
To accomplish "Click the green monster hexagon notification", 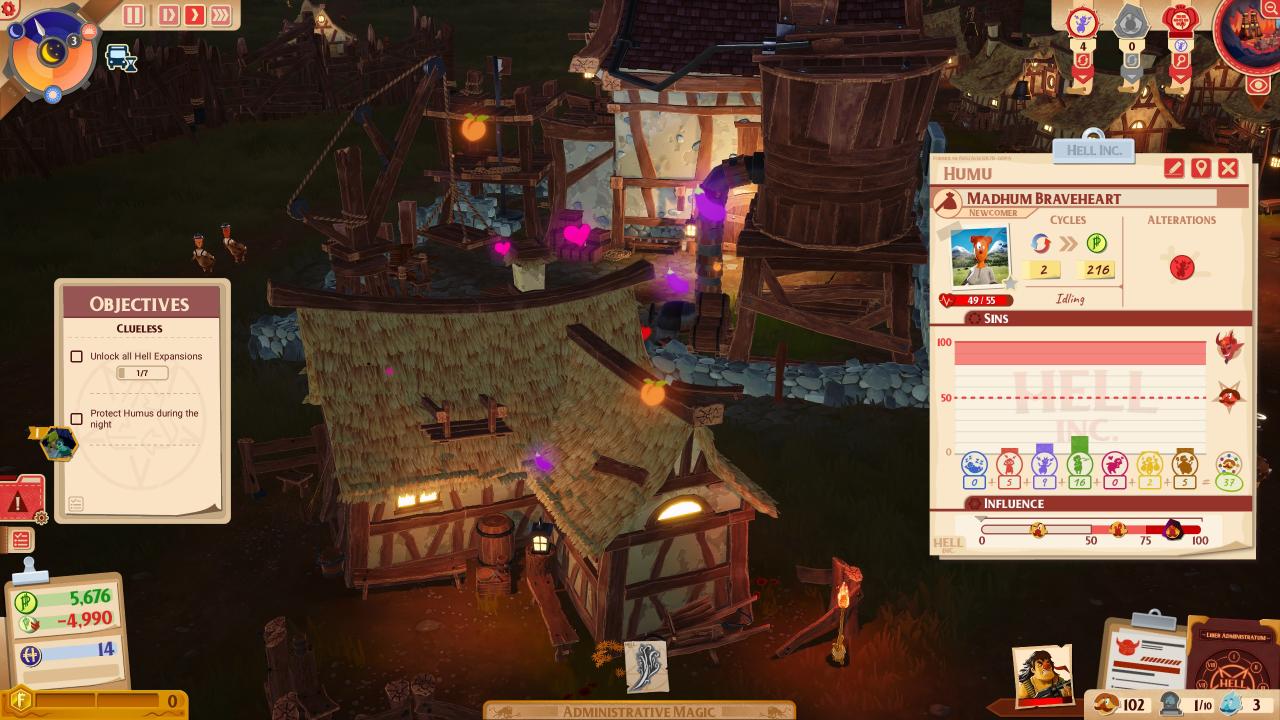I will (x=58, y=443).
